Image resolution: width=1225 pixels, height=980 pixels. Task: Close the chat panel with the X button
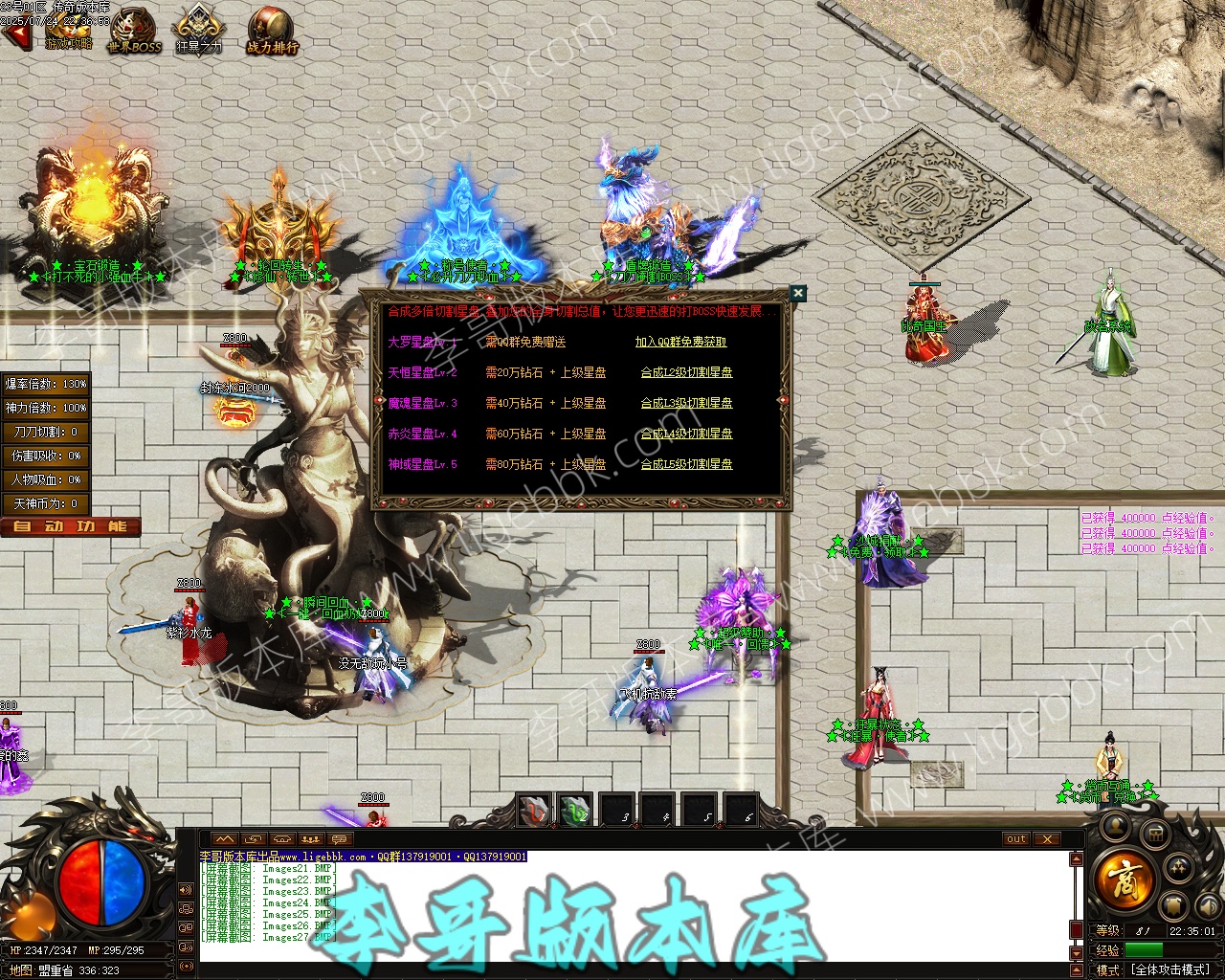(x=1048, y=839)
